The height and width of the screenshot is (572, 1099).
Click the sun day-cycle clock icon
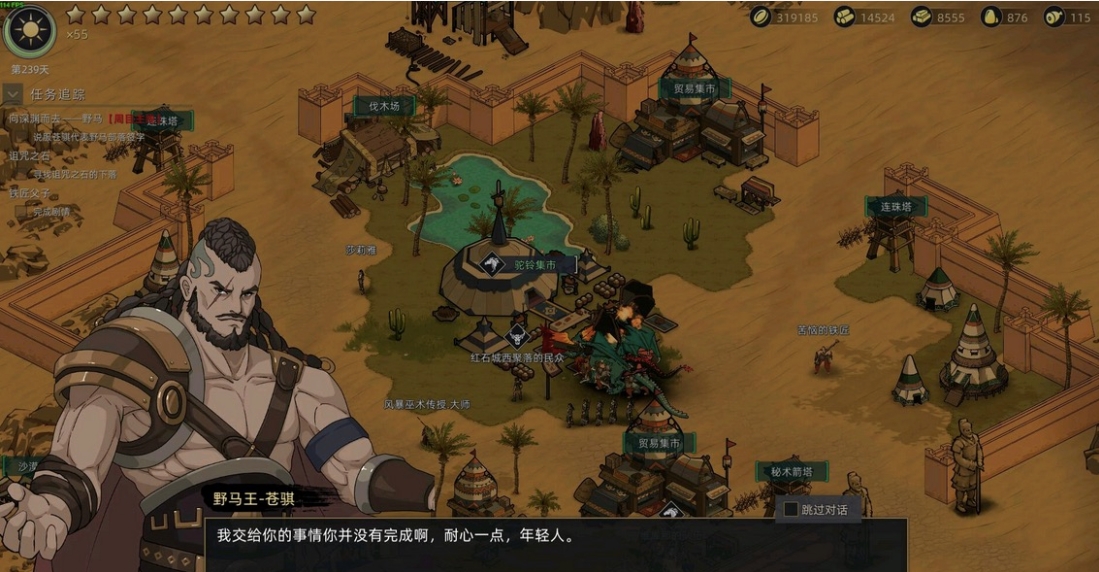coord(29,30)
